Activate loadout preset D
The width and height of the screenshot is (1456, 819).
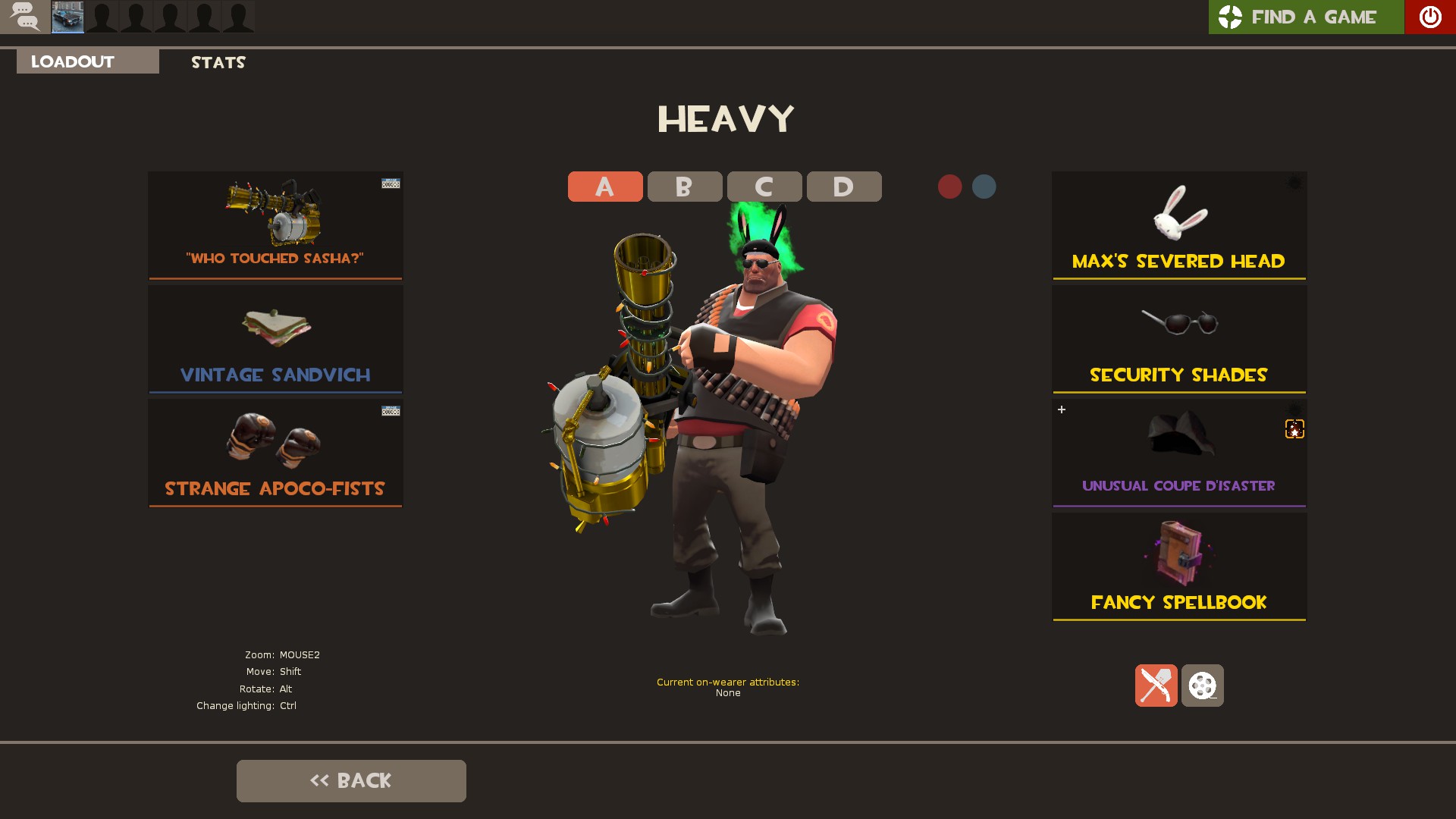click(x=843, y=187)
